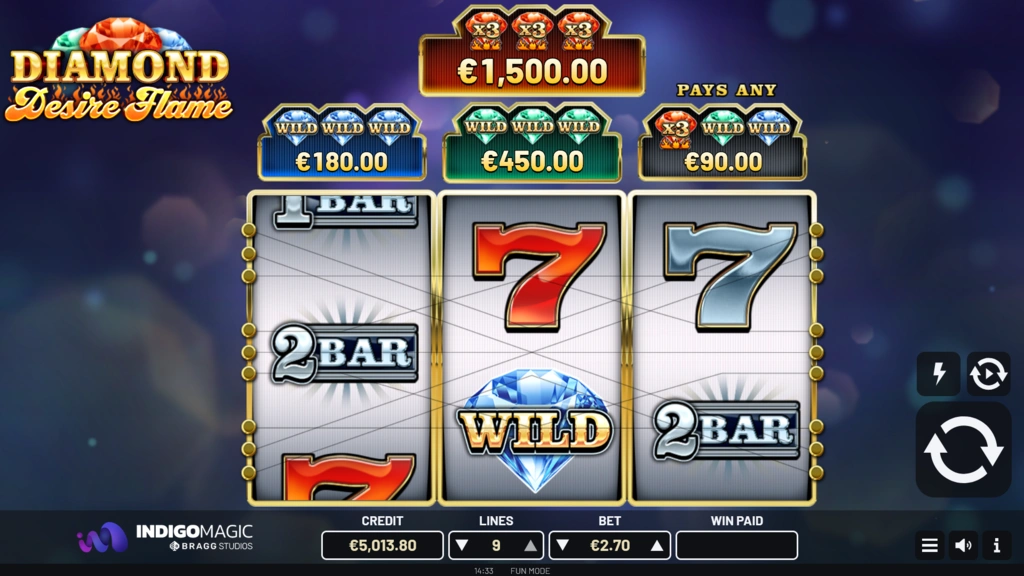Decrease the number of lines
Viewport: 1024px width, 576px height.
point(461,545)
